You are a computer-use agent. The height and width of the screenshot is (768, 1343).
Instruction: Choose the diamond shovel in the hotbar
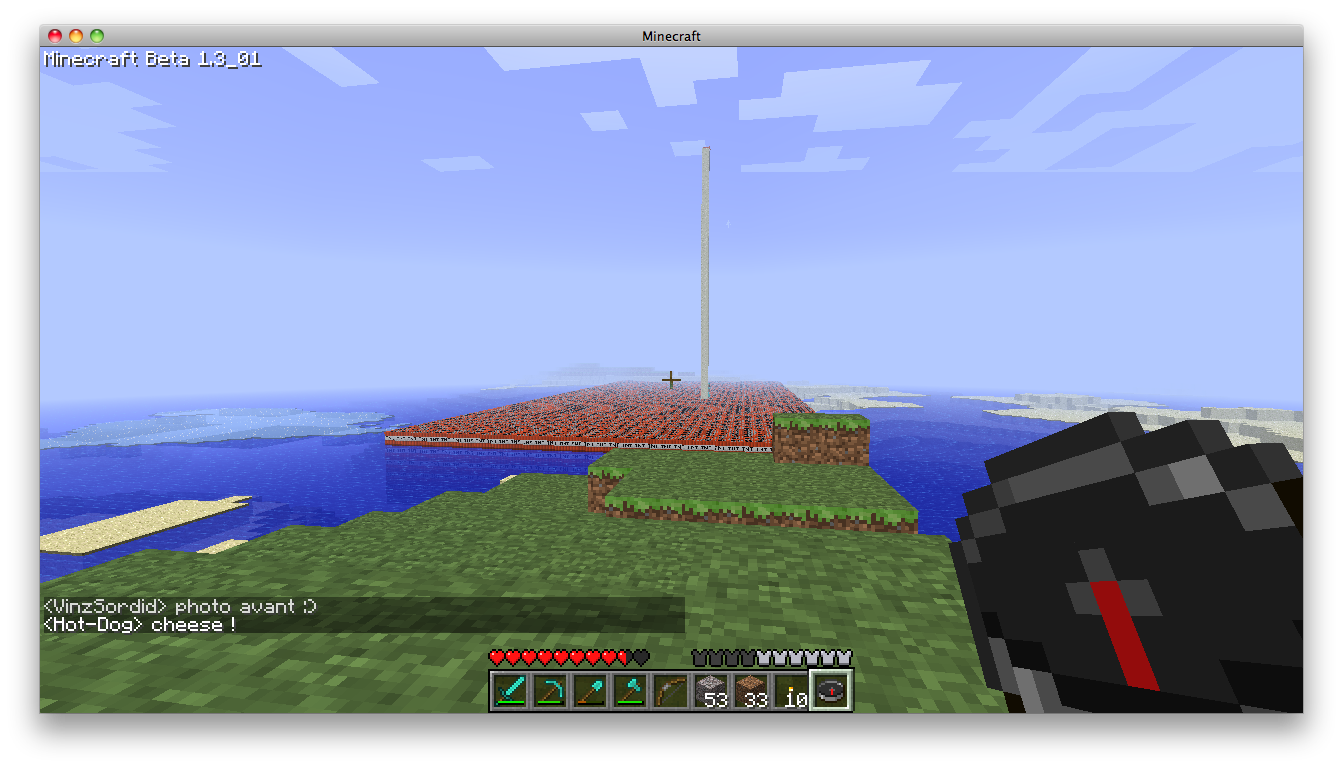590,691
